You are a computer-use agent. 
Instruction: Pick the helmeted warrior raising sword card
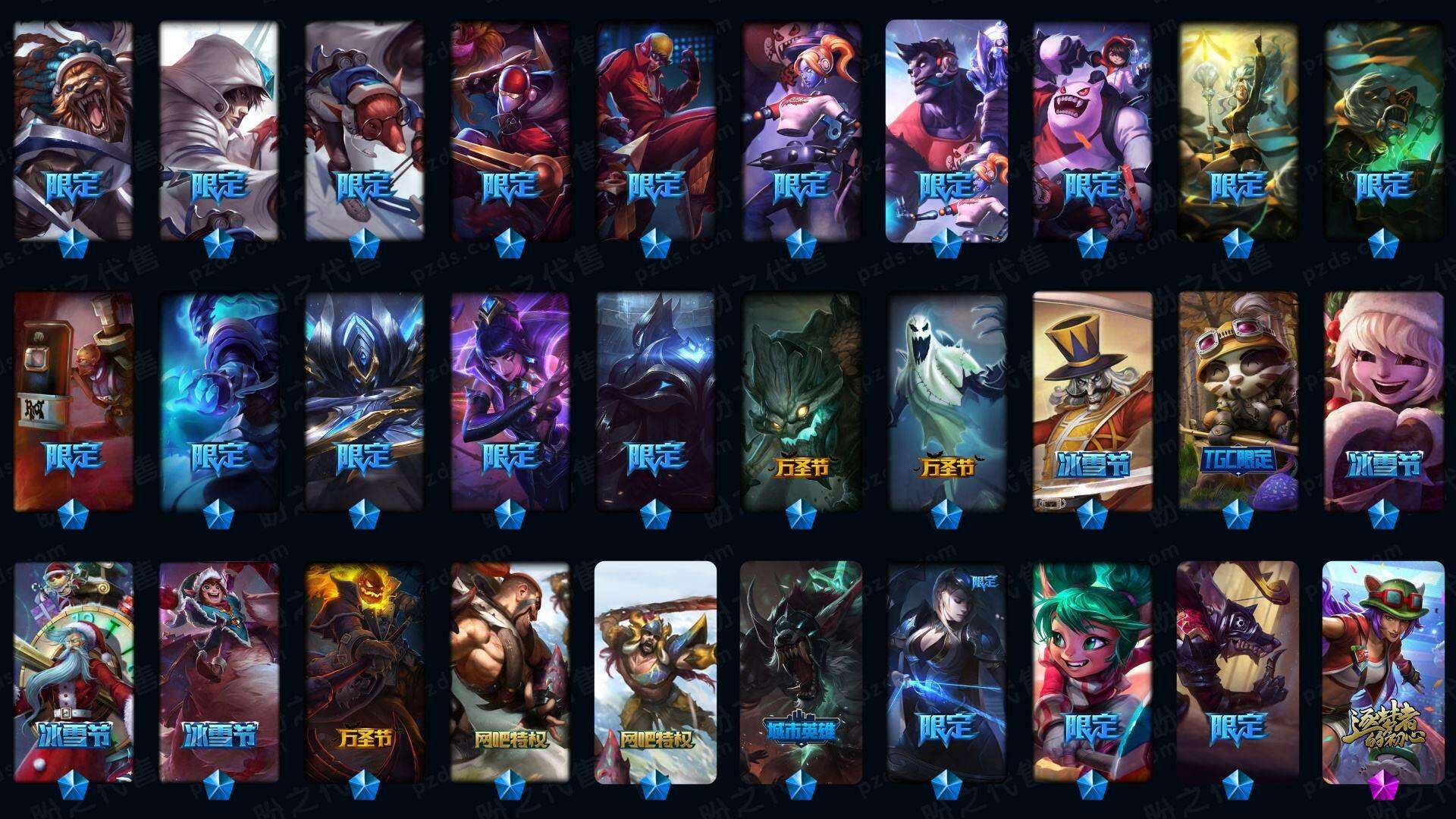tap(656, 671)
